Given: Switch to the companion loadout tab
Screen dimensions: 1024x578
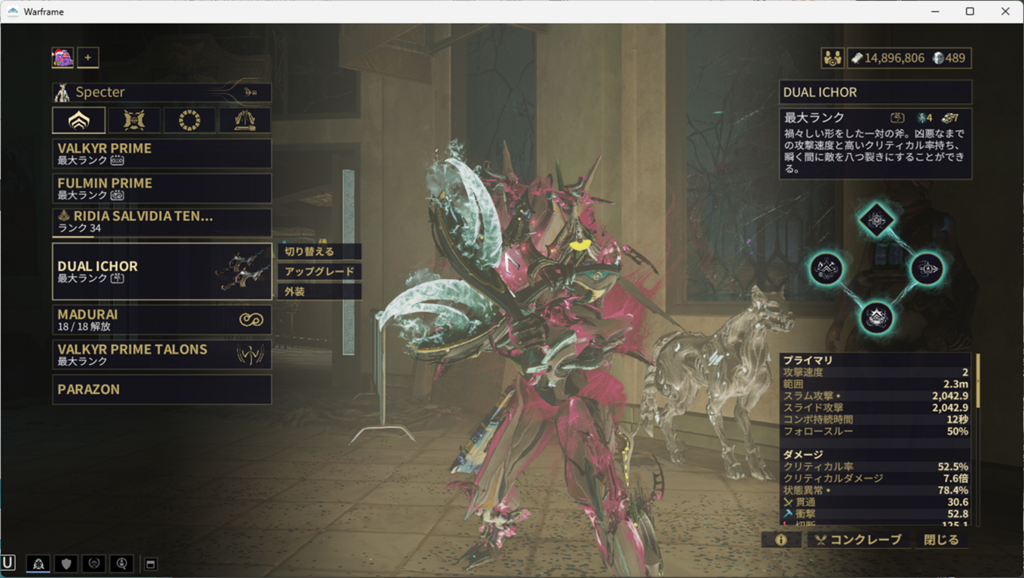Looking at the screenshot, I should [134, 121].
